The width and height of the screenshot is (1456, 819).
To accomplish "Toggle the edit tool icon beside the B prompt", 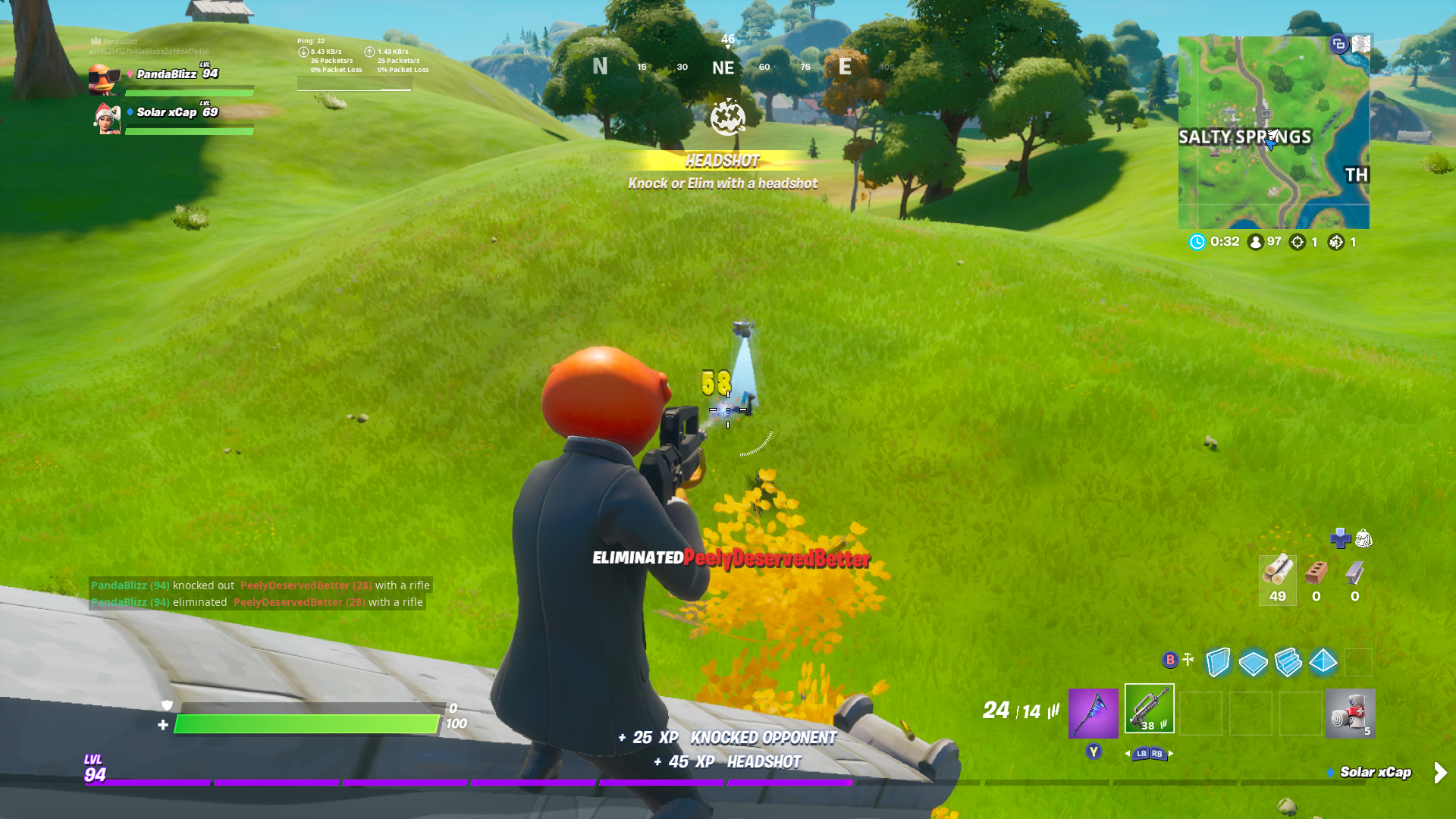I will [1187, 658].
